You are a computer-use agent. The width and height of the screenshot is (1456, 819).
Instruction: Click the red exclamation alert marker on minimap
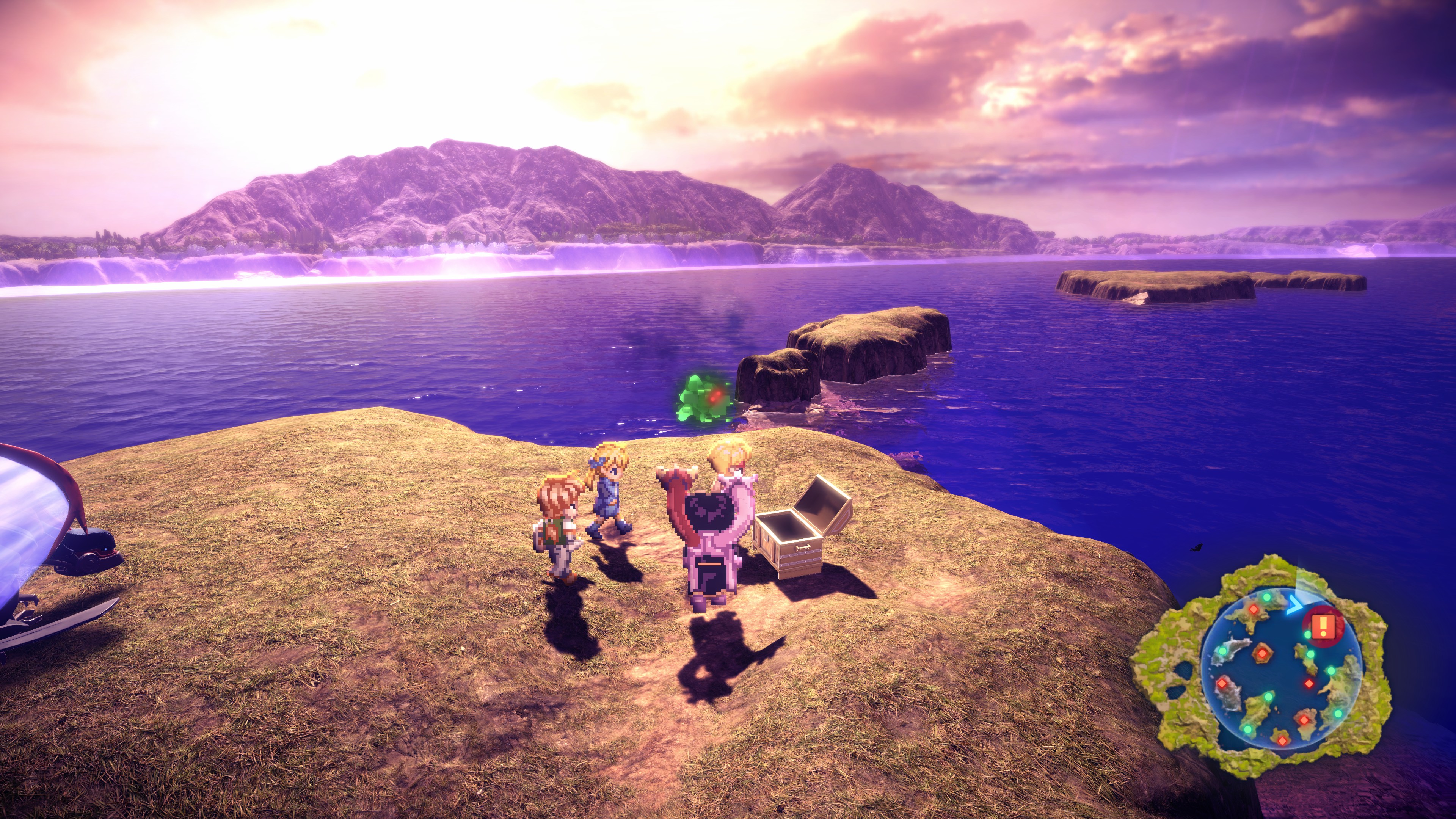(x=1323, y=626)
